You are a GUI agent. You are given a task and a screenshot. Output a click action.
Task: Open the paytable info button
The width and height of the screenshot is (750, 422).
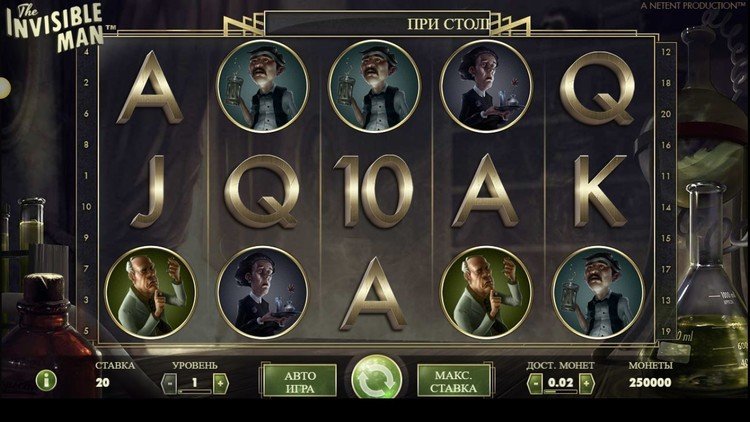click(x=46, y=380)
